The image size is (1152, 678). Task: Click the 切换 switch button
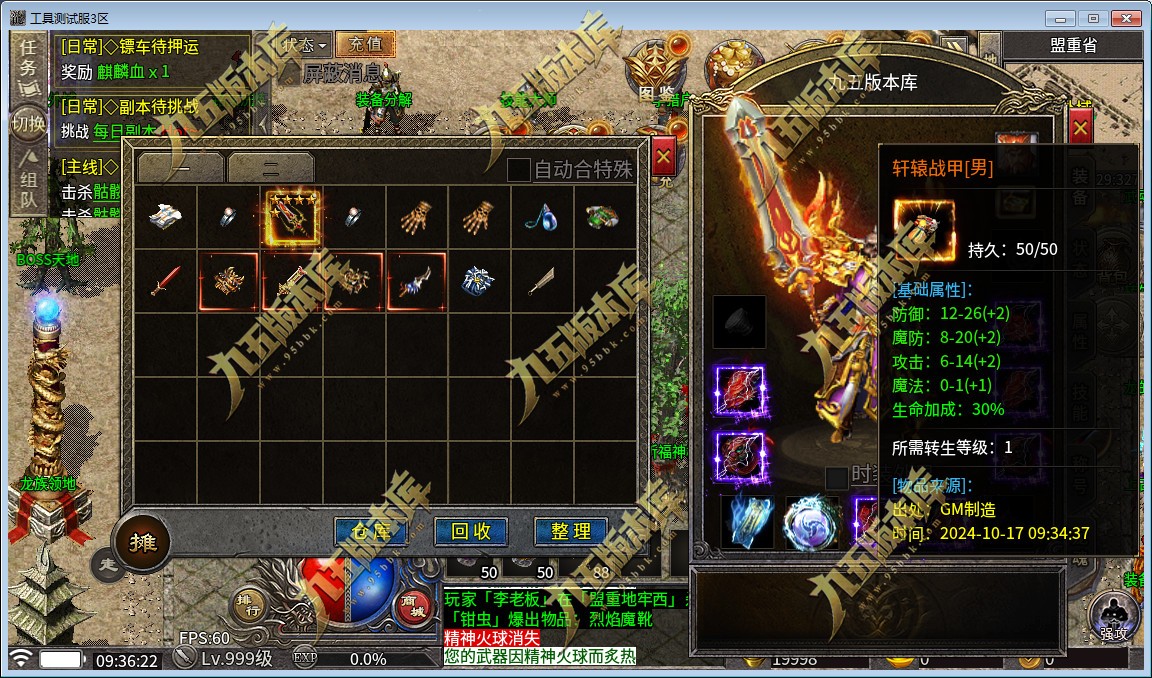pos(28,124)
